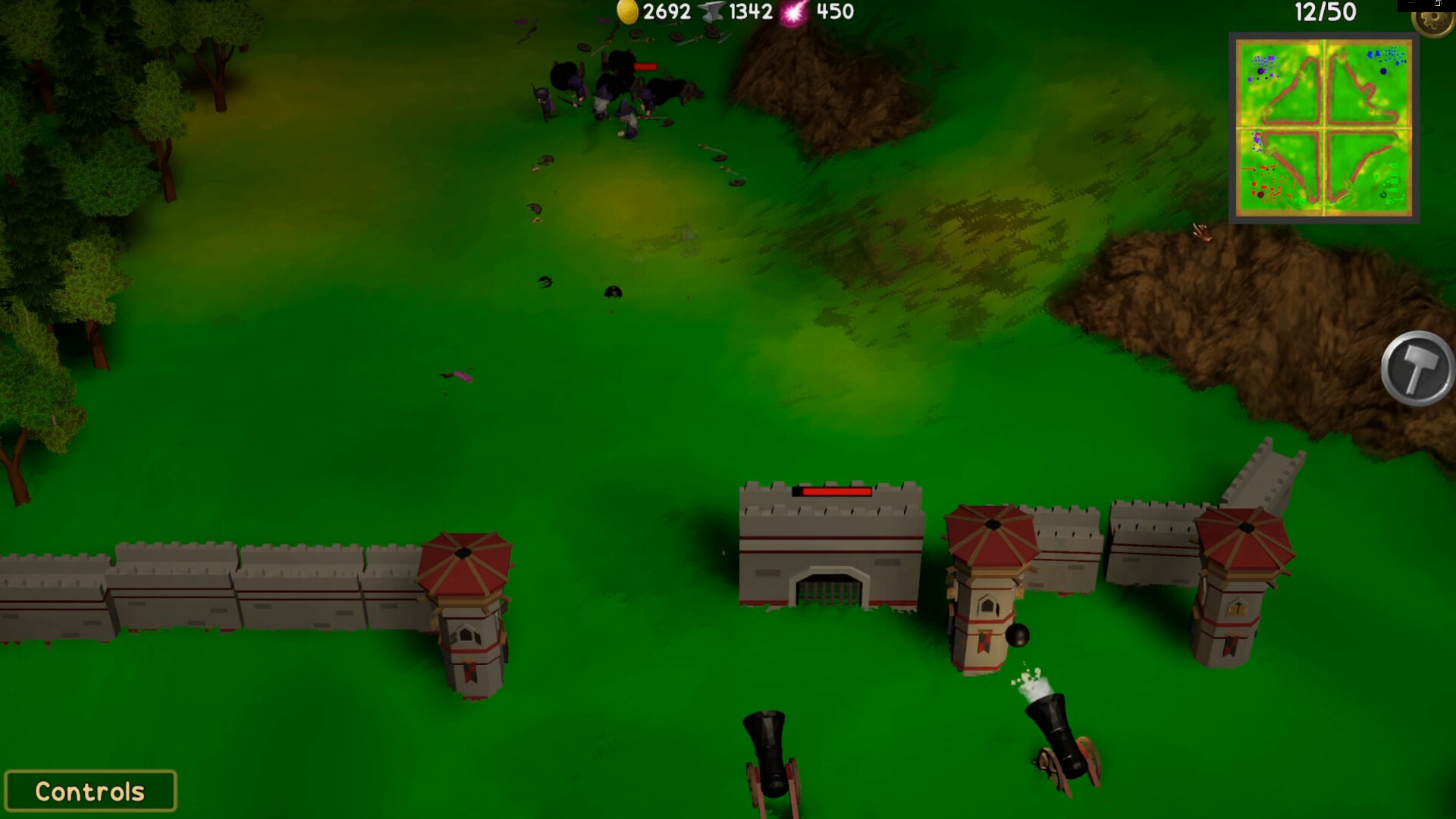Viewport: 1456px width, 819px height.
Task: Open the Controls panel
Action: coord(89,790)
